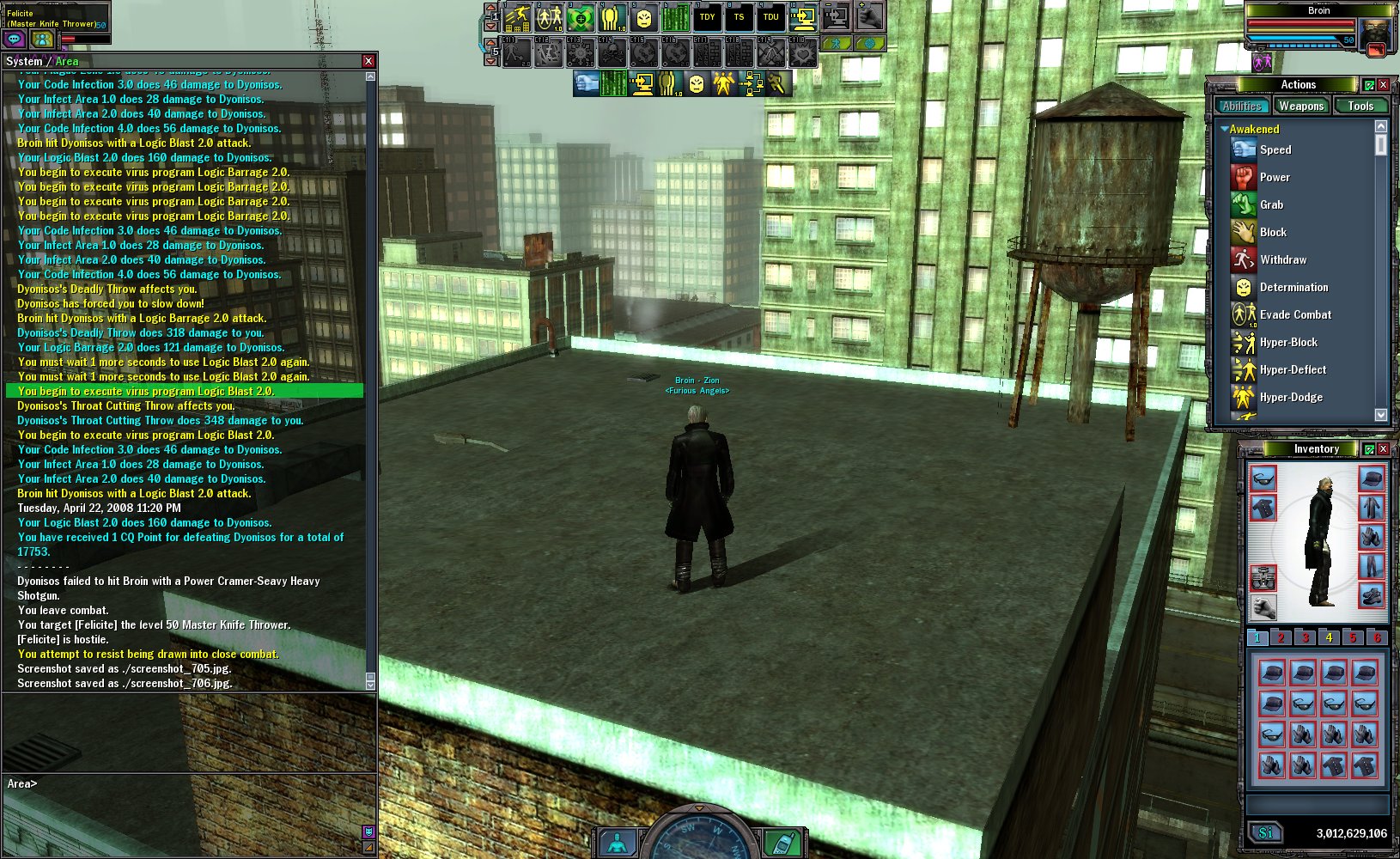Use the Withdraw ability
The height and width of the screenshot is (859, 1400).
(x=1282, y=259)
